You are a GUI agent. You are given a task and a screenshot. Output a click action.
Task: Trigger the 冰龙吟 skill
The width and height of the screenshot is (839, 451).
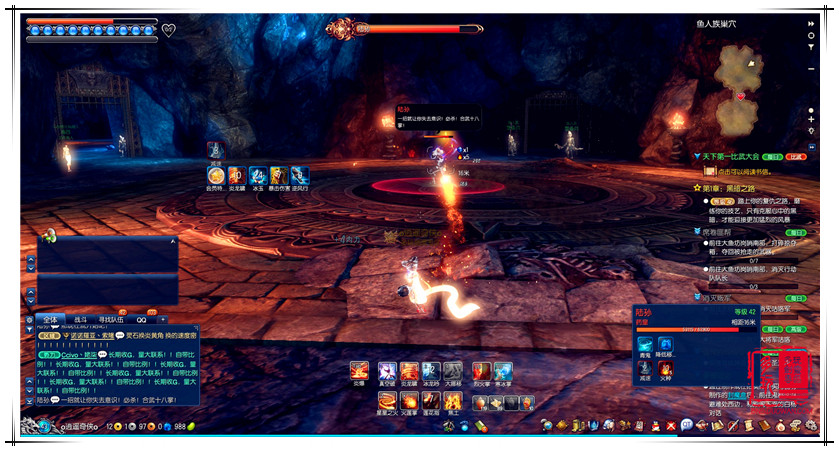pos(431,372)
